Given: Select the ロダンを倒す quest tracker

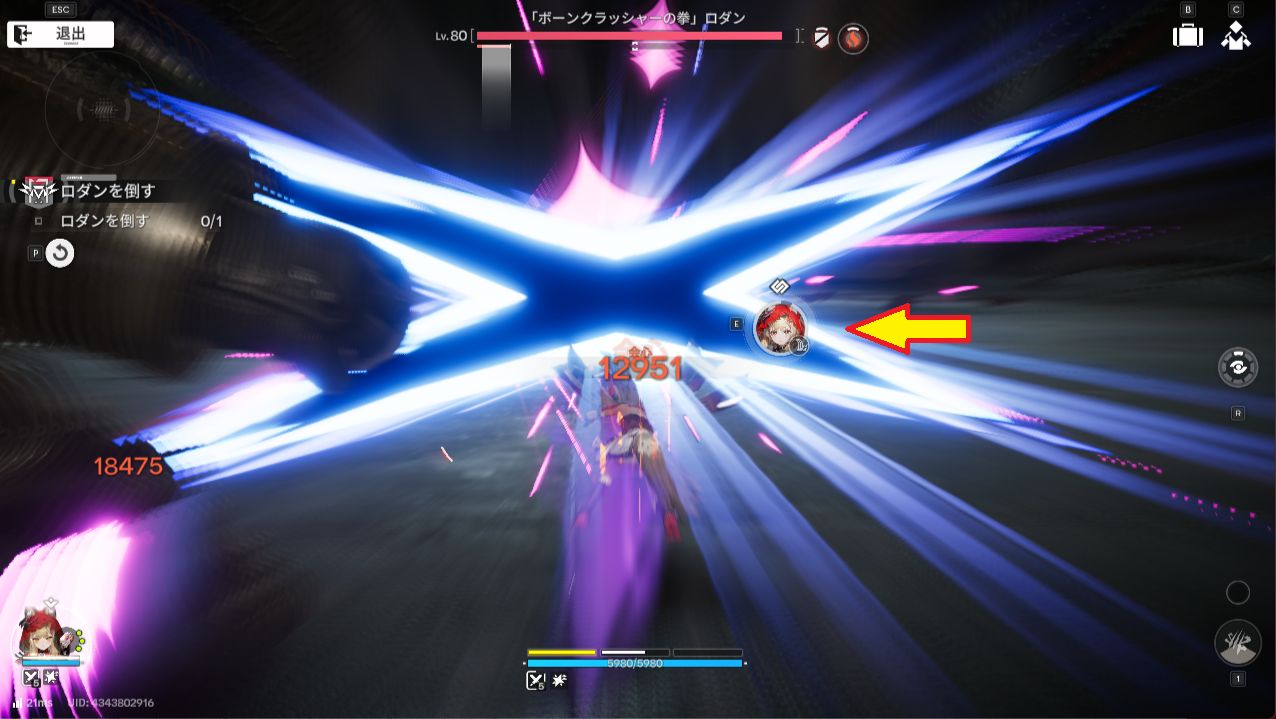Looking at the screenshot, I should click(108, 191).
